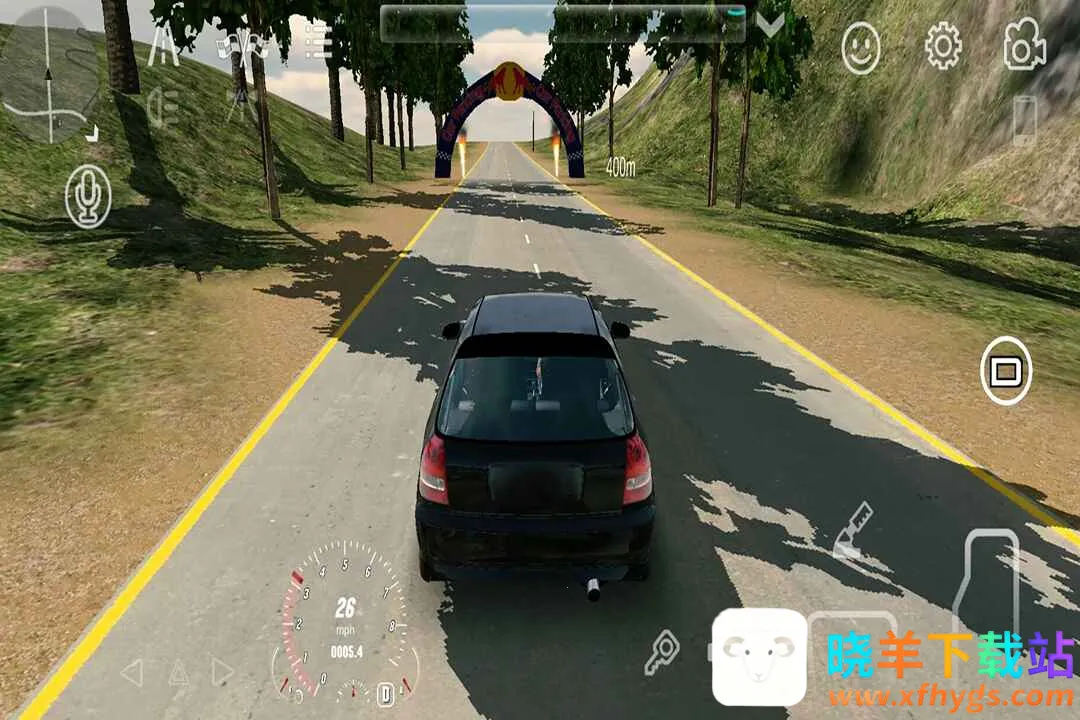This screenshot has width=1080, height=720.
Task: Toggle the microphone voice chat button
Action: pyautogui.click(x=88, y=196)
